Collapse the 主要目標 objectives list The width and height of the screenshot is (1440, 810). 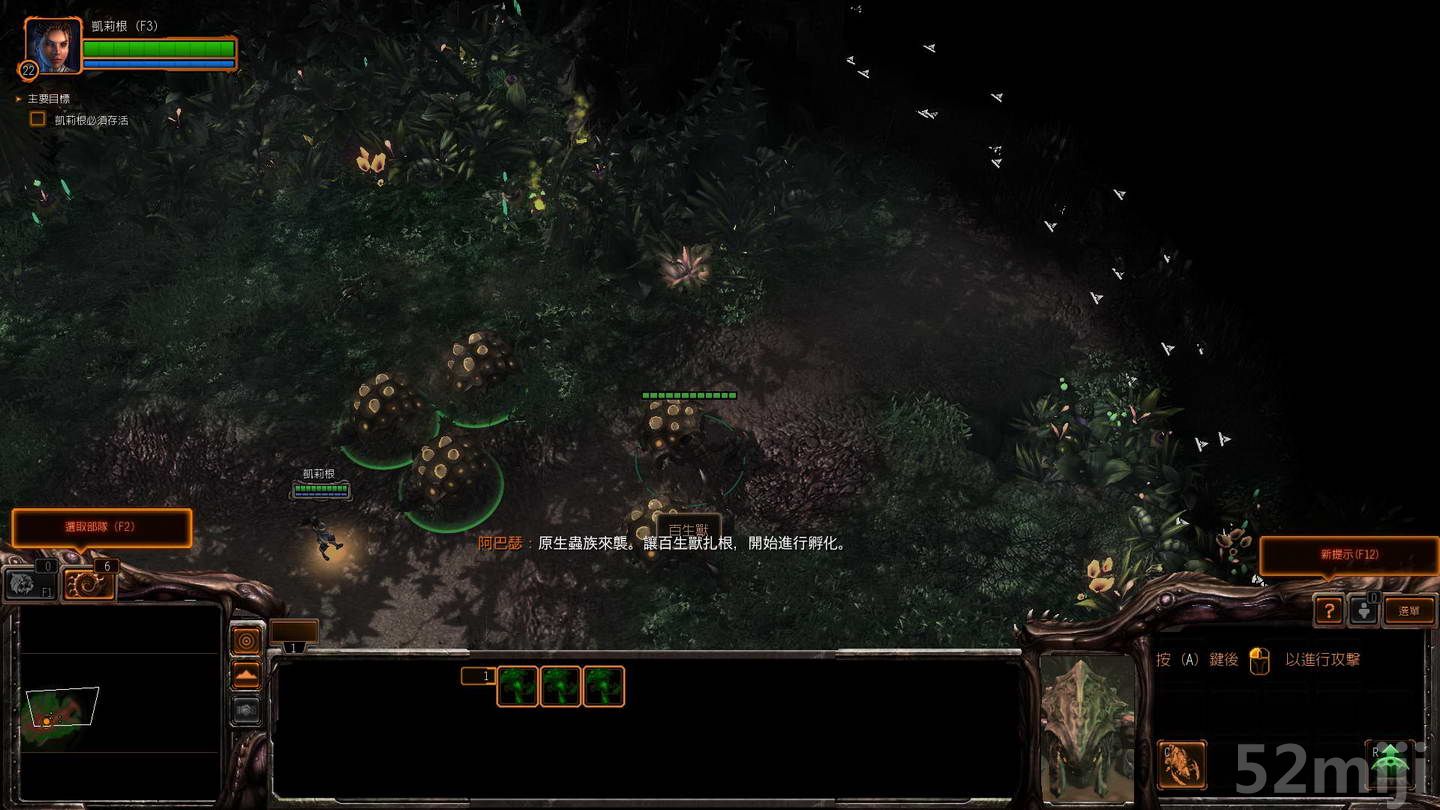tap(16, 98)
